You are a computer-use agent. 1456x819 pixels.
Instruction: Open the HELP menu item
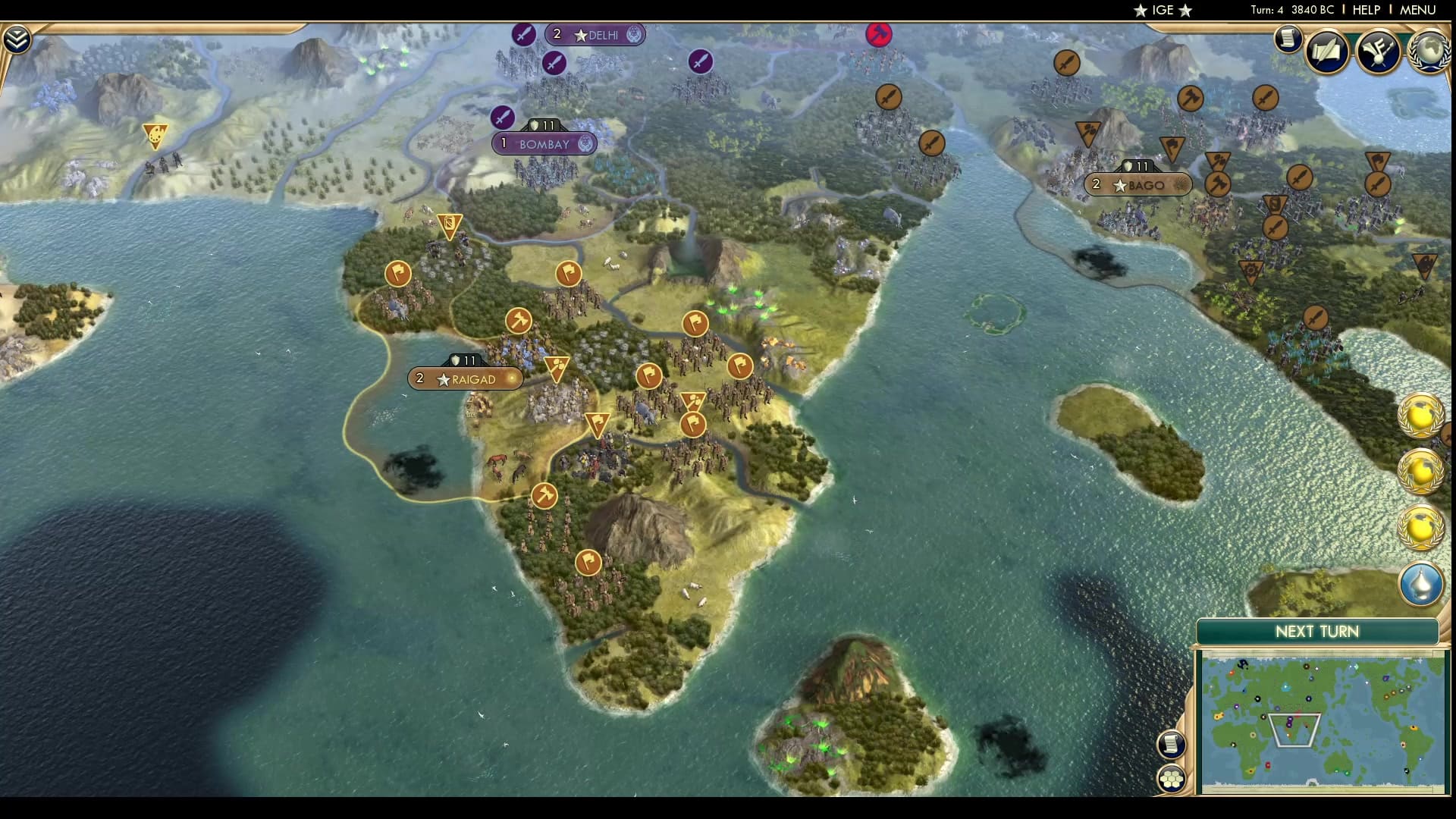[x=1366, y=11]
